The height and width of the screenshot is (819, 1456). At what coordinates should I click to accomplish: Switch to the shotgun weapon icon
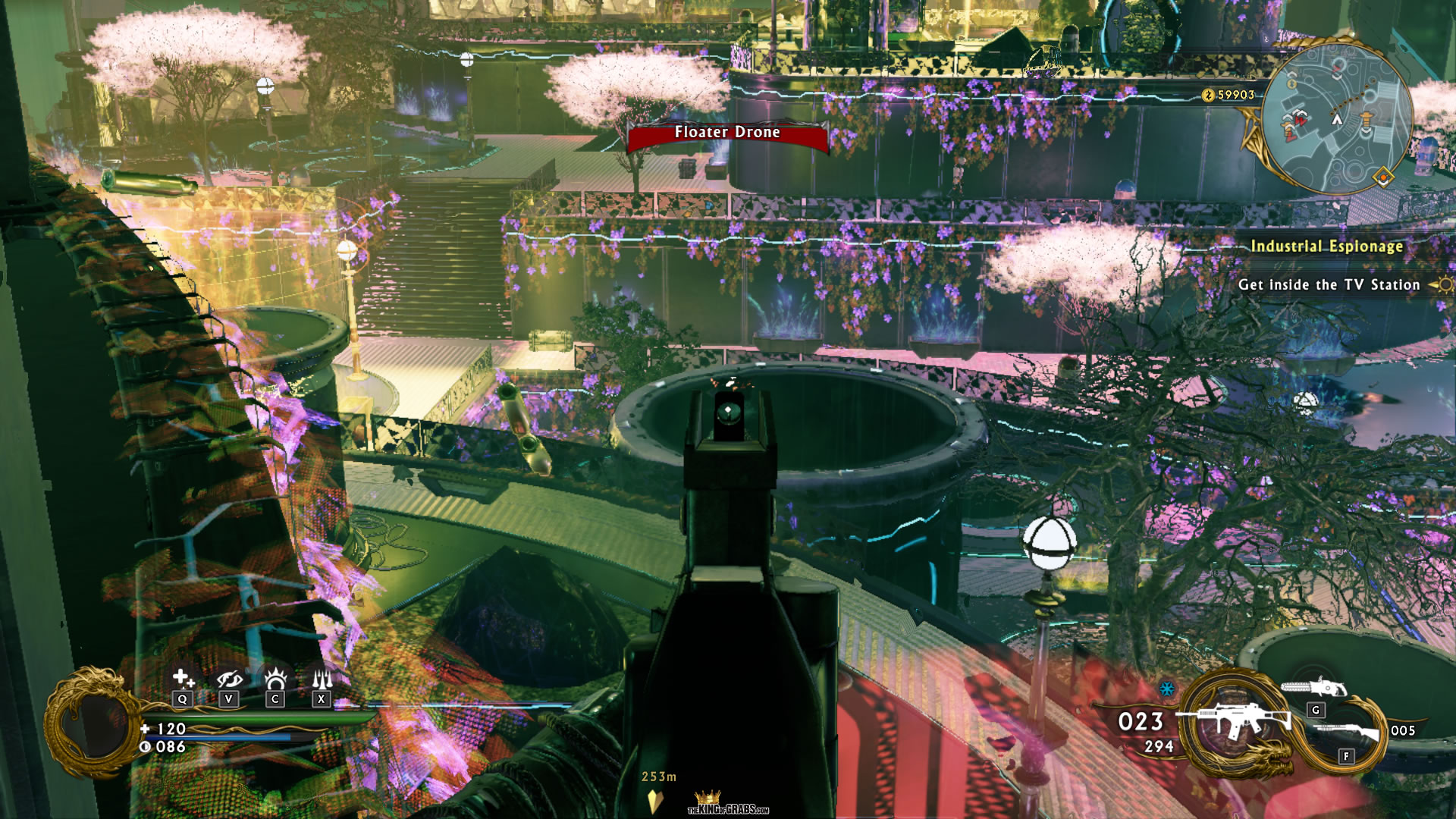(x=1345, y=733)
